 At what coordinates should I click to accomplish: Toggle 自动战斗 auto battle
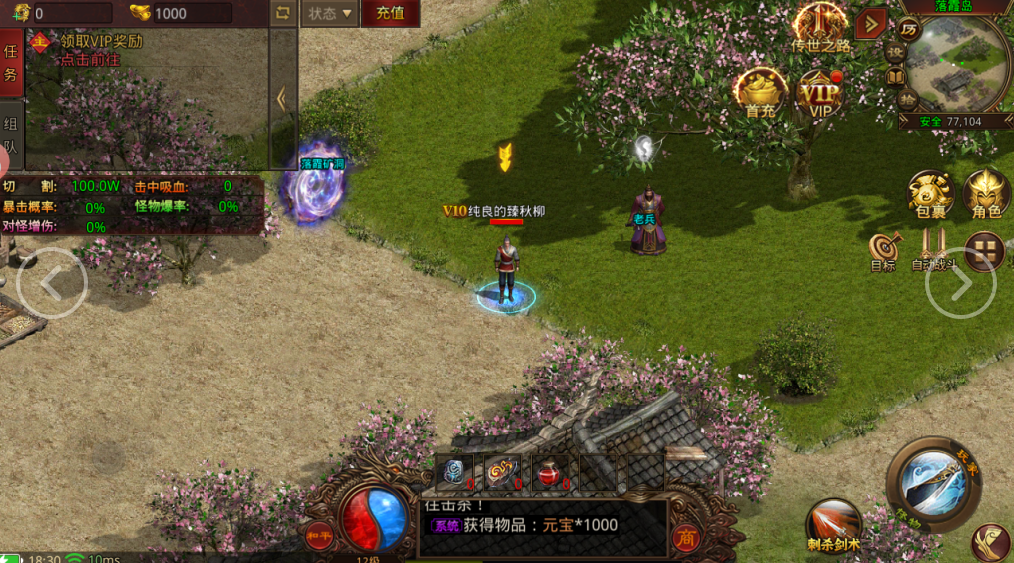tap(934, 252)
